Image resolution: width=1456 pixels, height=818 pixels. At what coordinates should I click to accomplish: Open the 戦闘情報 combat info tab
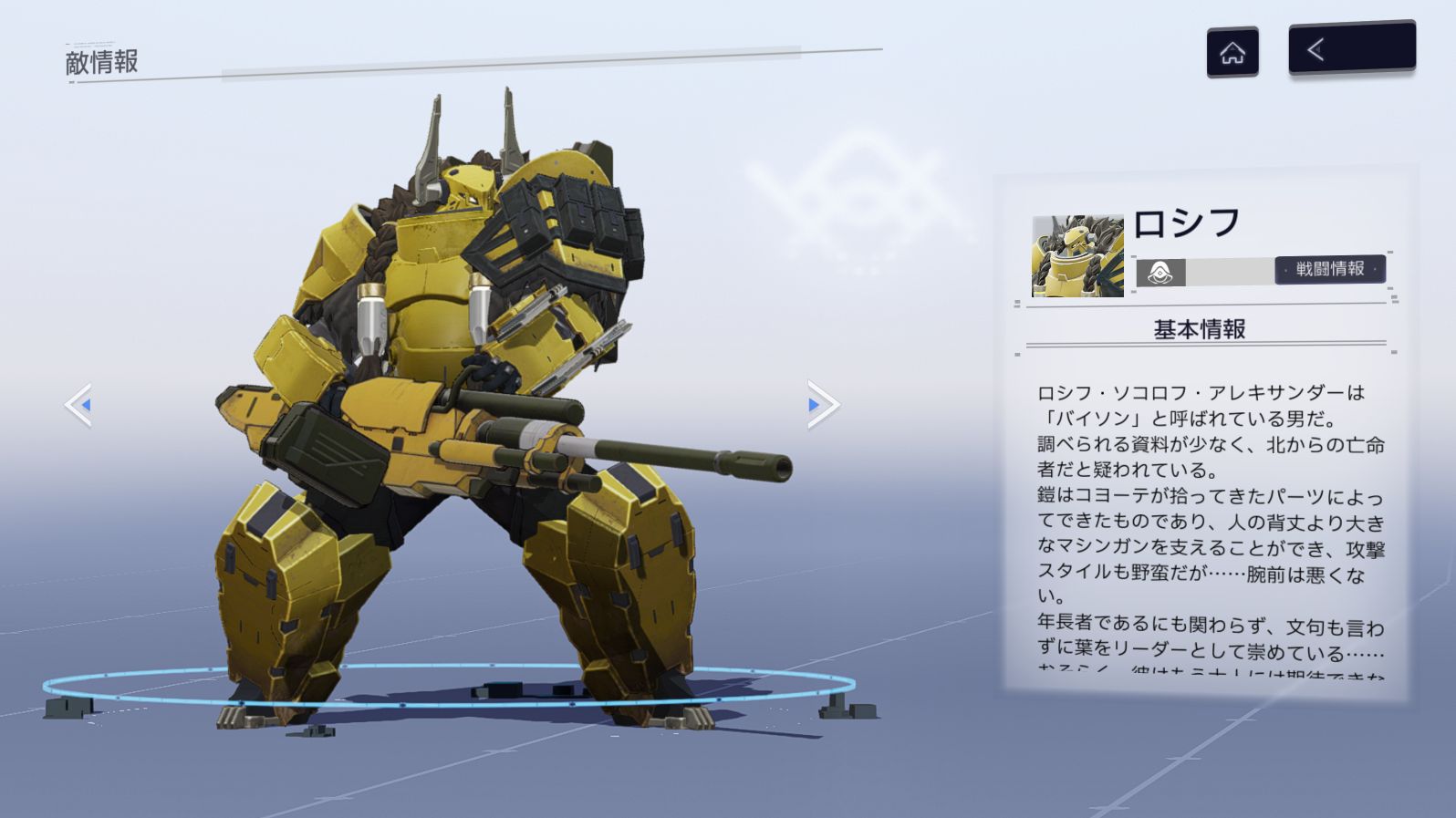(x=1329, y=269)
